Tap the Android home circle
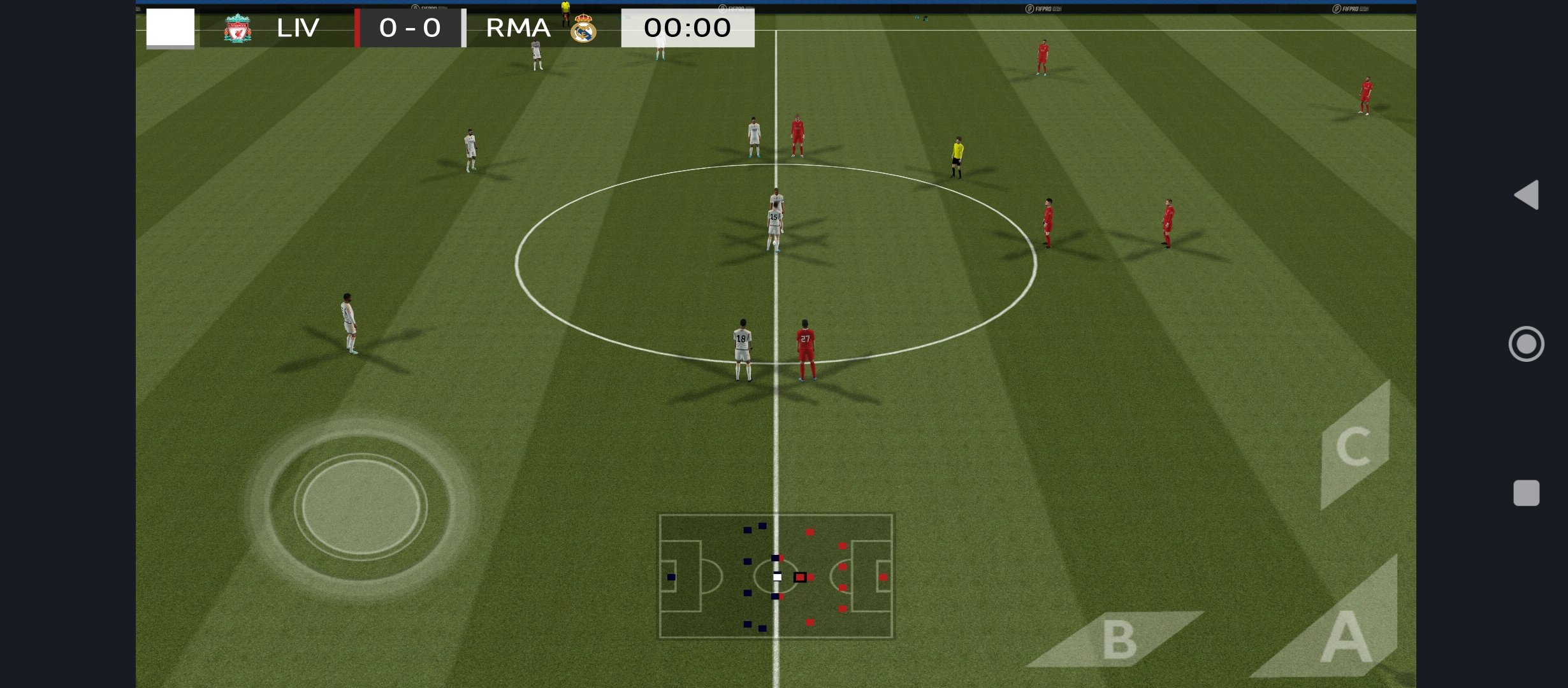 tap(1526, 344)
